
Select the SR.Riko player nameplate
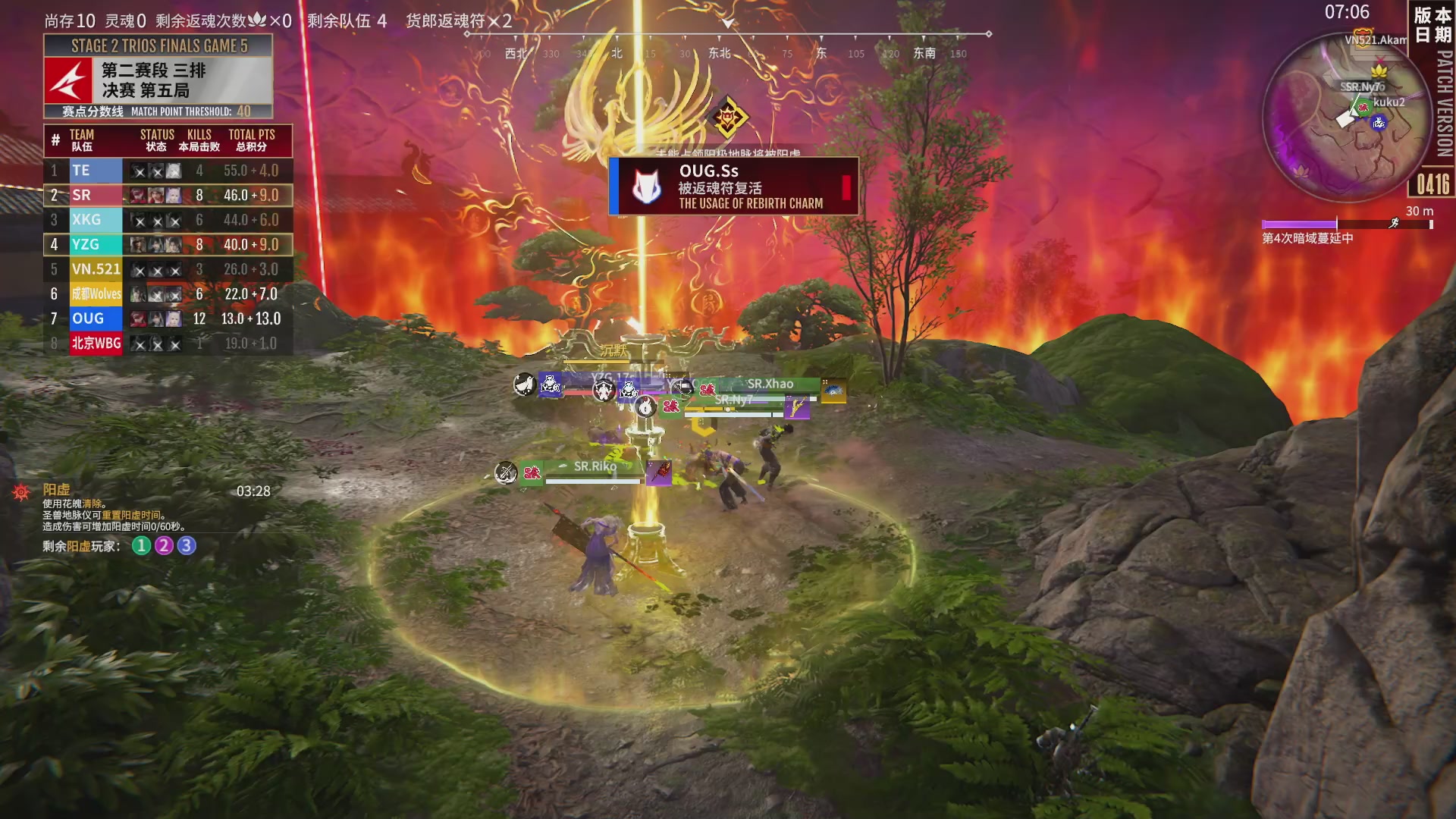595,467
